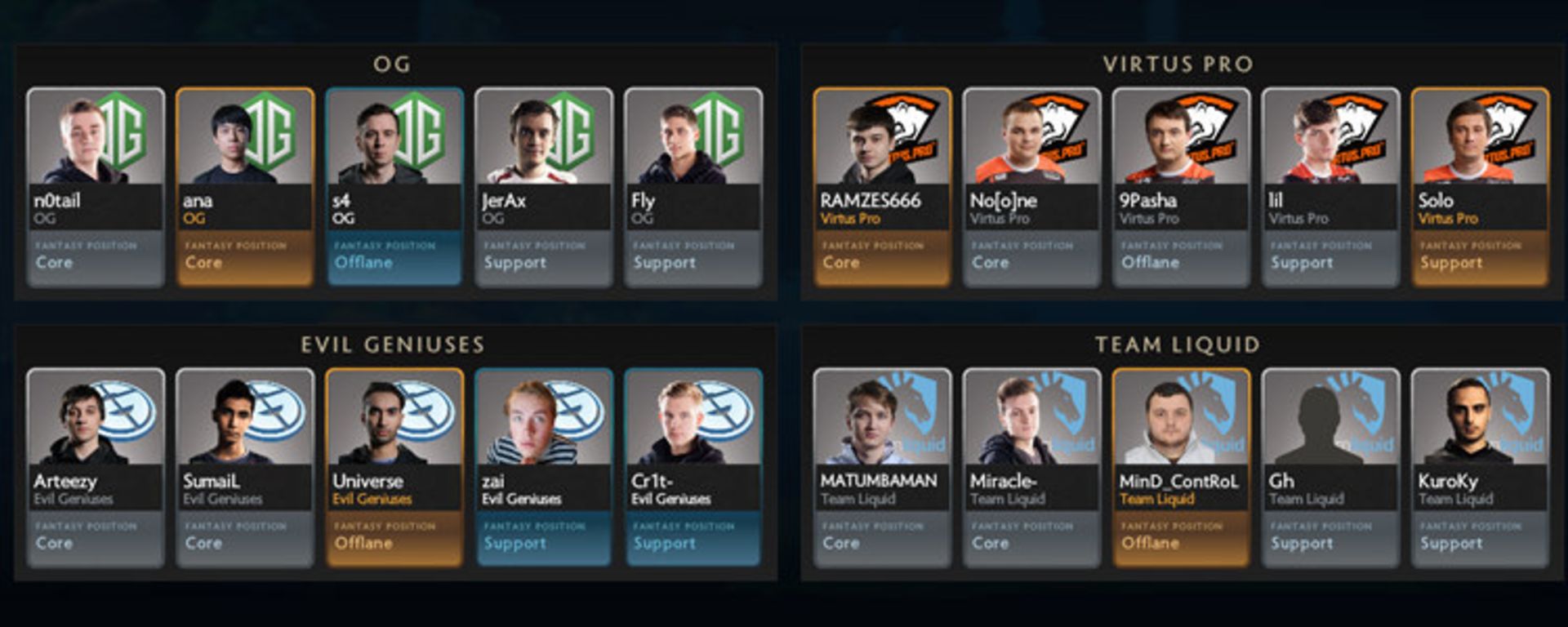Select the No[o]ne player card
This screenshot has width=1568, height=627.
(1031, 187)
